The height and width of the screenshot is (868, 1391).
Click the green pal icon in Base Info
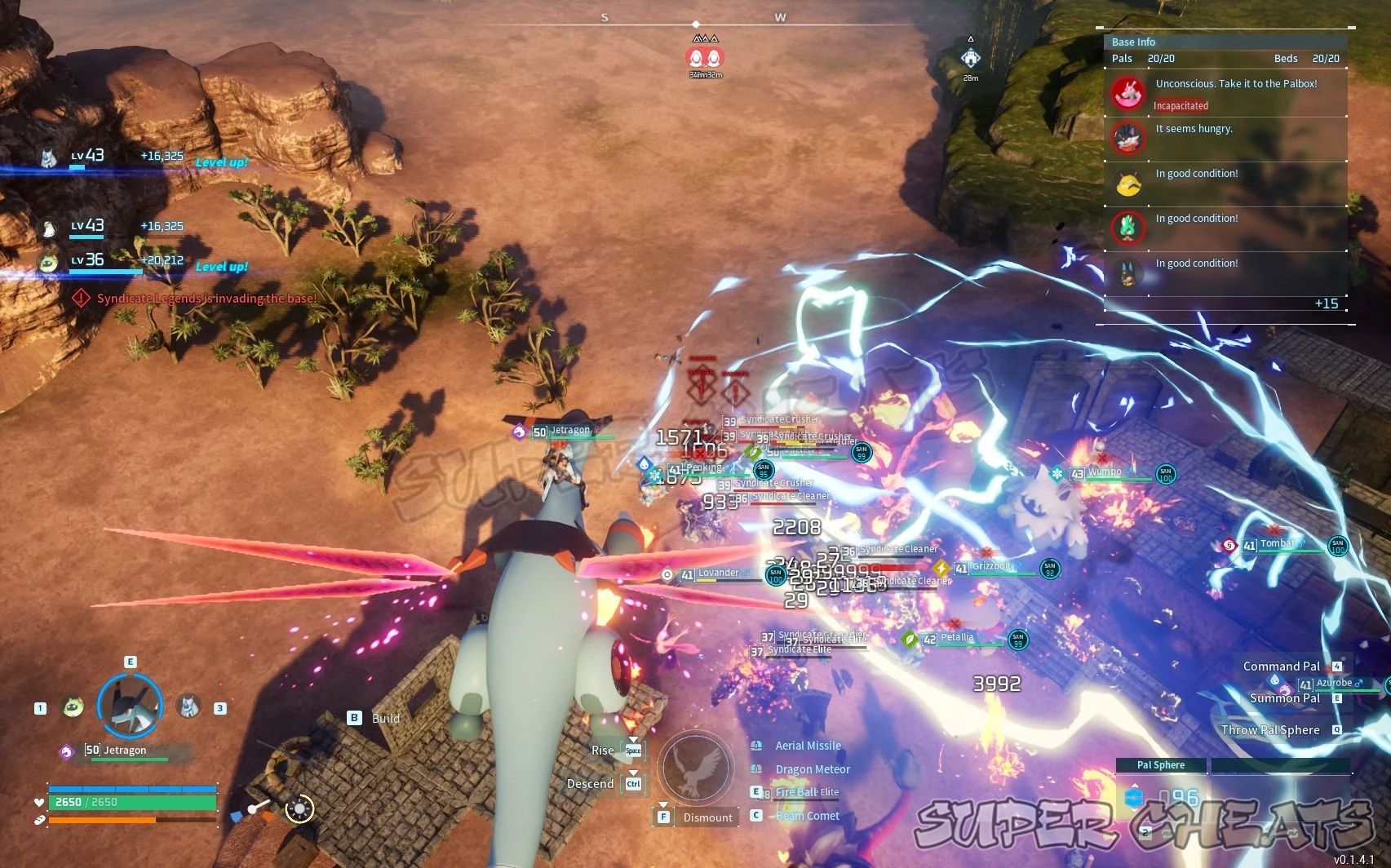click(x=1128, y=228)
